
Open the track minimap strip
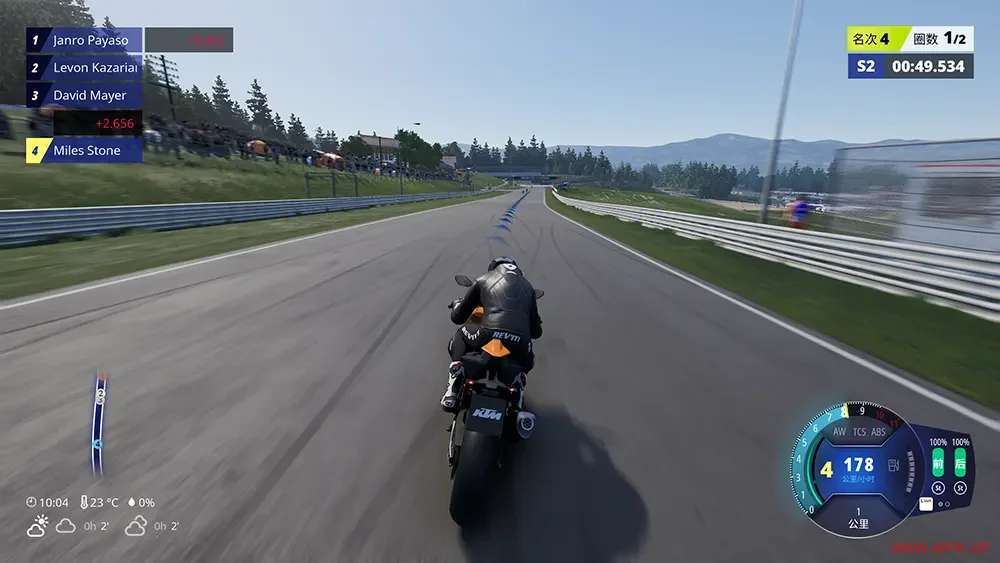point(99,422)
